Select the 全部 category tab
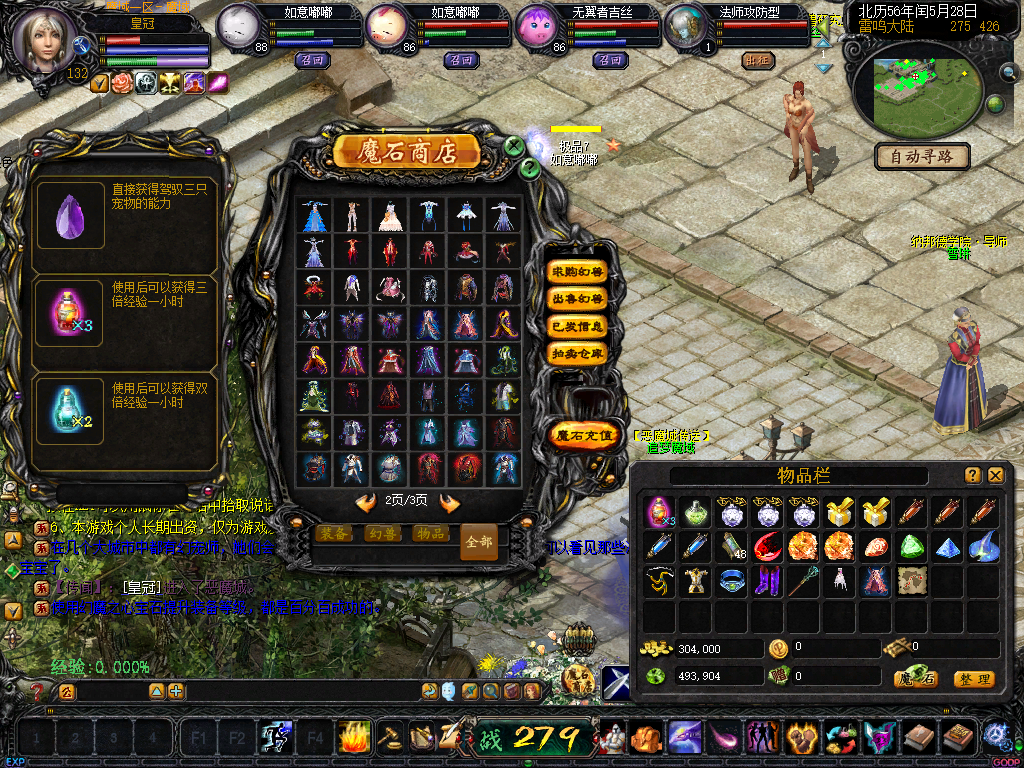The height and width of the screenshot is (768, 1024). click(x=479, y=541)
